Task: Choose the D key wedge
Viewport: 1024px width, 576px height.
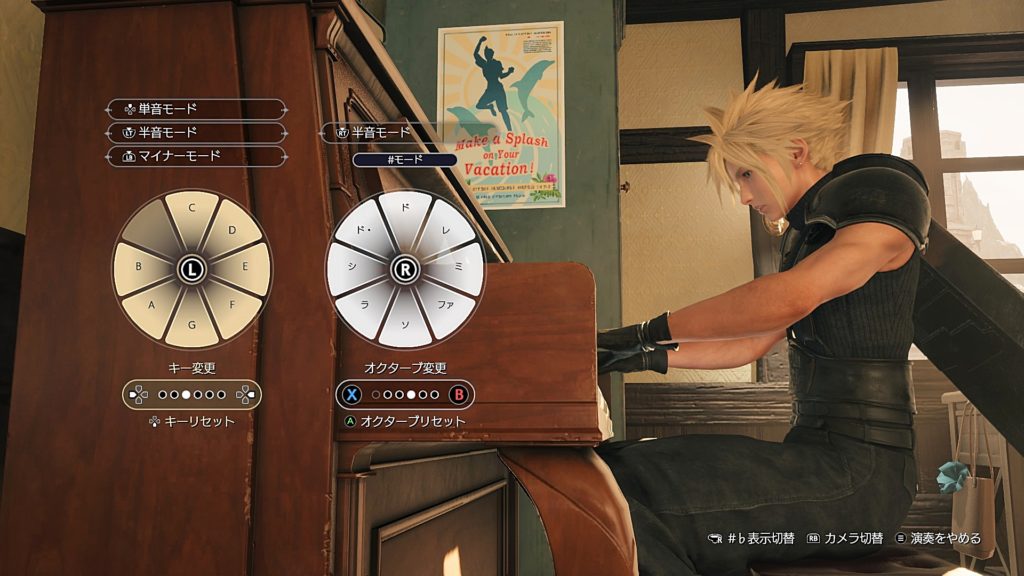Action: 230,231
